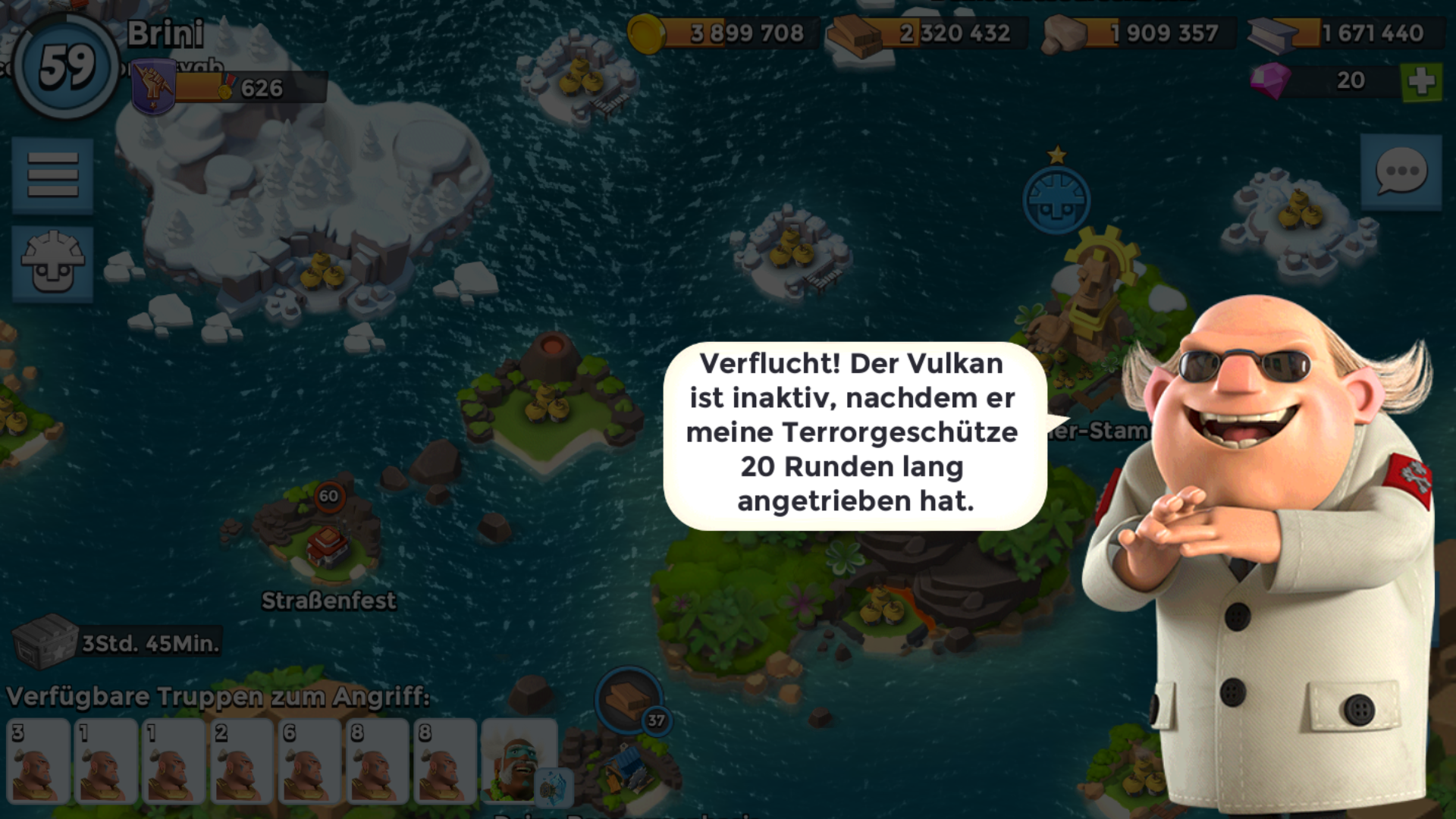Open the hamburger main menu
This screenshot has height=819, width=1456.
click(x=52, y=175)
